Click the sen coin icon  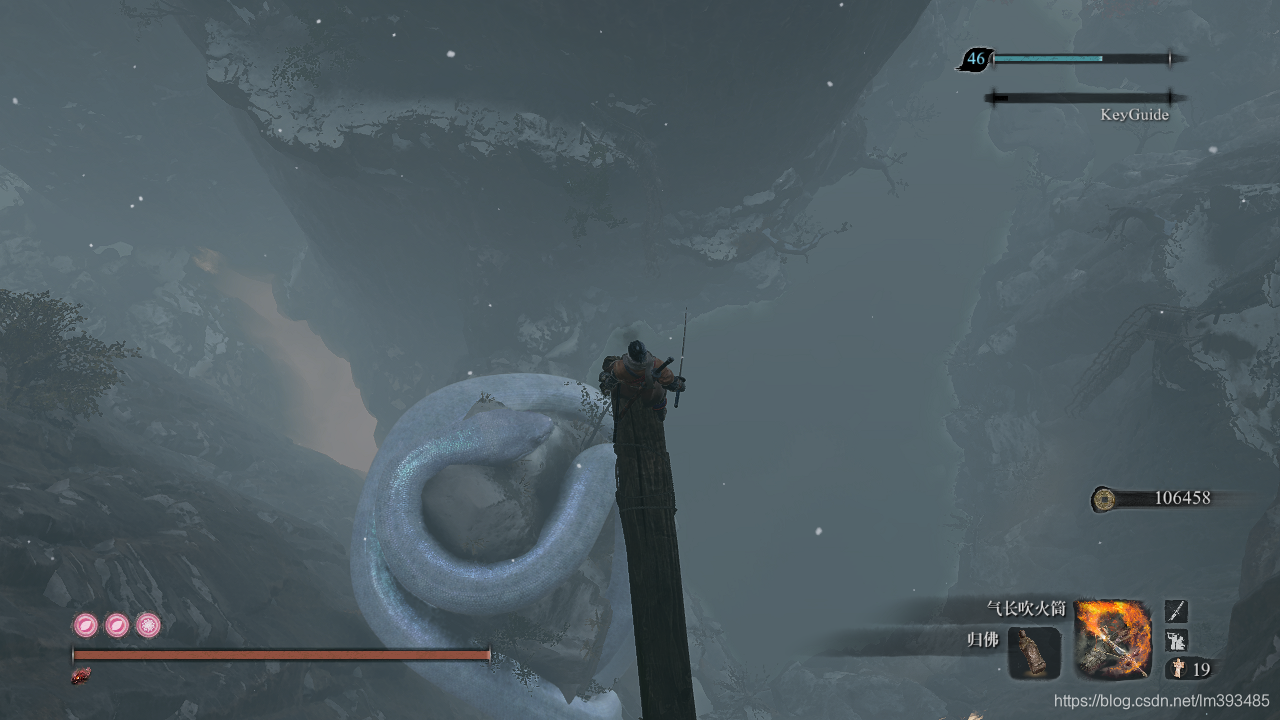click(x=1104, y=498)
